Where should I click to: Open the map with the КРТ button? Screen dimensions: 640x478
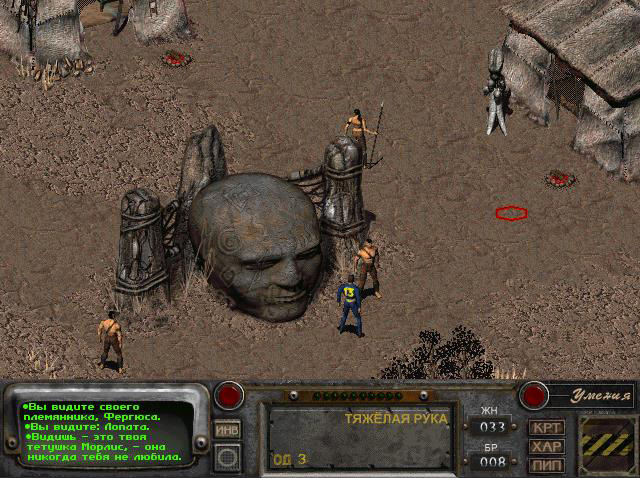(x=547, y=427)
